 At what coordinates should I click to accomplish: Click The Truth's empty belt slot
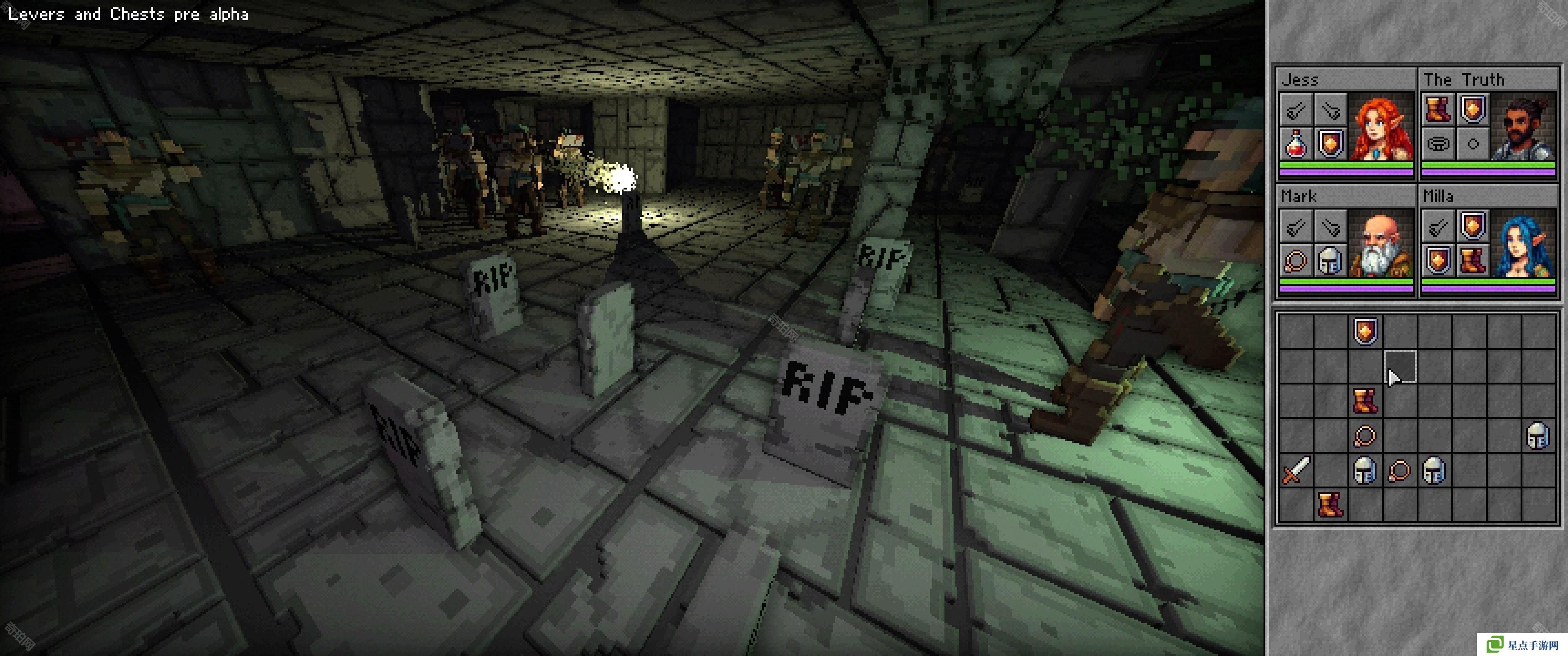(1438, 145)
